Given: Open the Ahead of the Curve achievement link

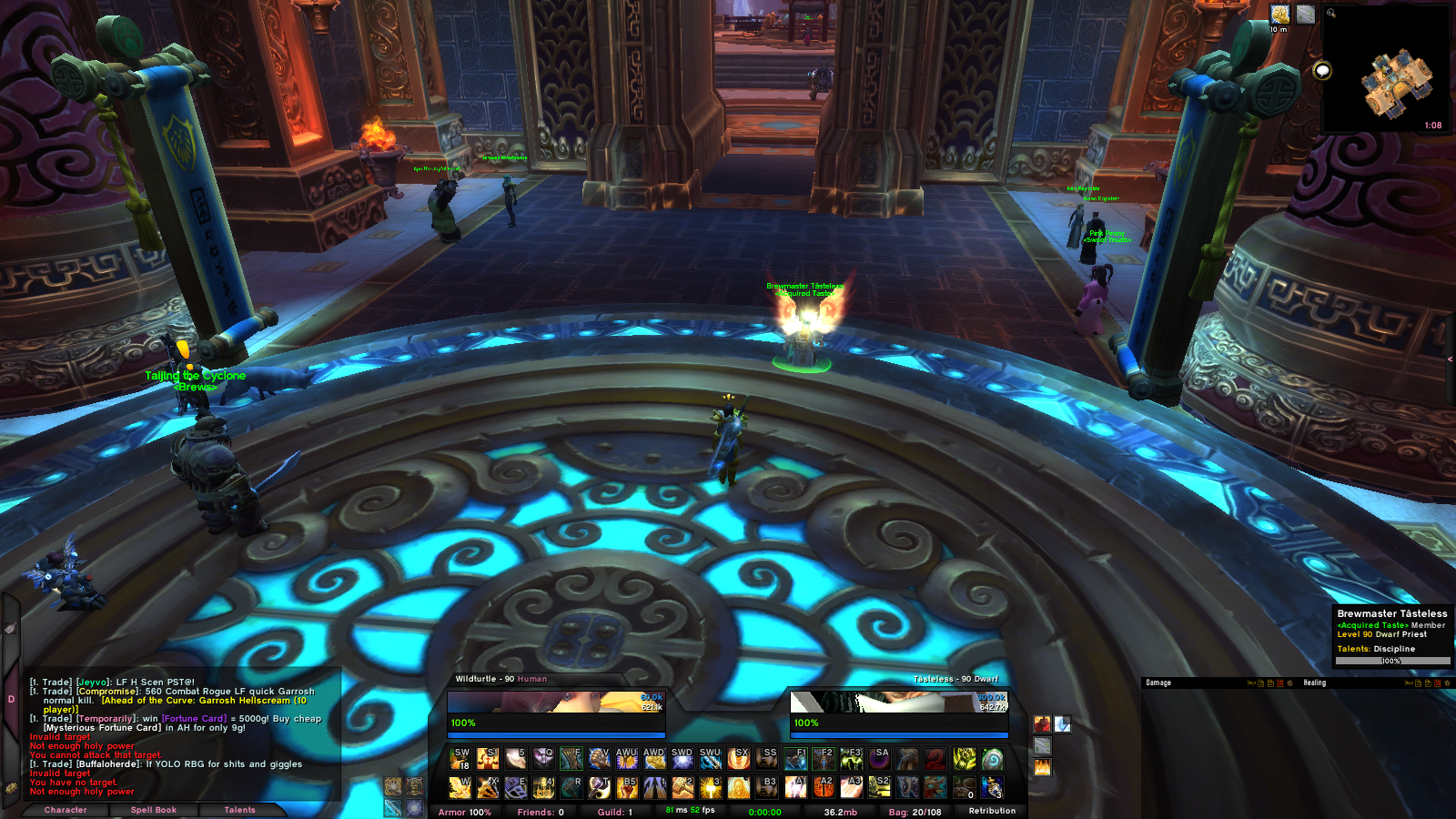Looking at the screenshot, I should point(204,701).
